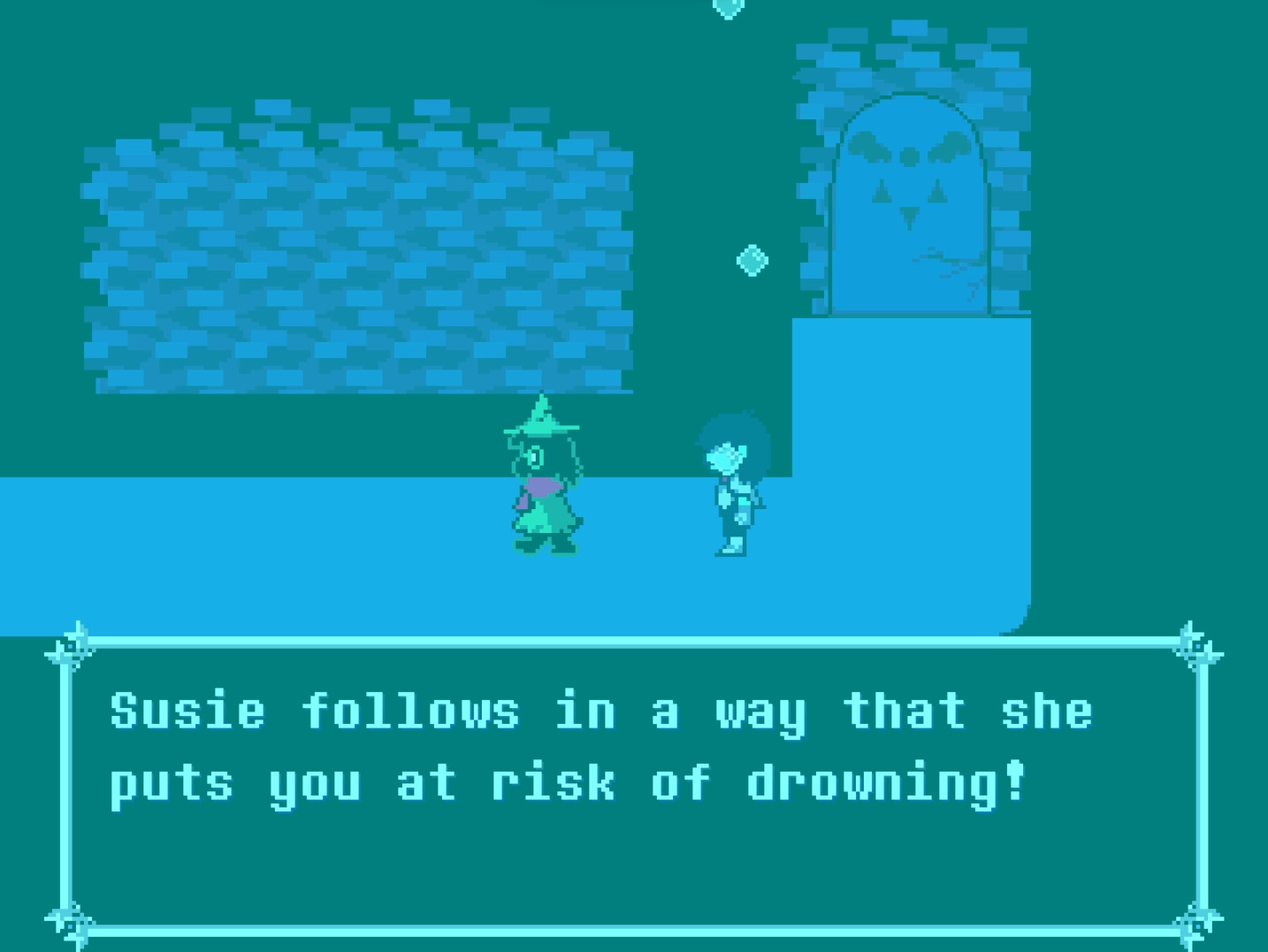The image size is (1268, 952).
Task: Click the diamond sparkle at the top edge
Action: tap(727, 5)
